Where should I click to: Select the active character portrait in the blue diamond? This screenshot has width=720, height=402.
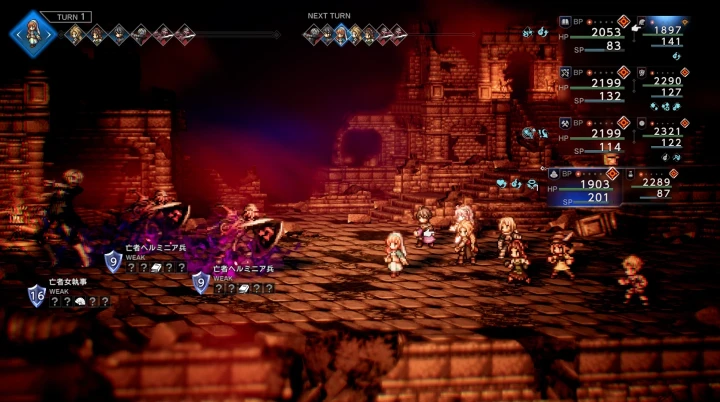point(33,31)
